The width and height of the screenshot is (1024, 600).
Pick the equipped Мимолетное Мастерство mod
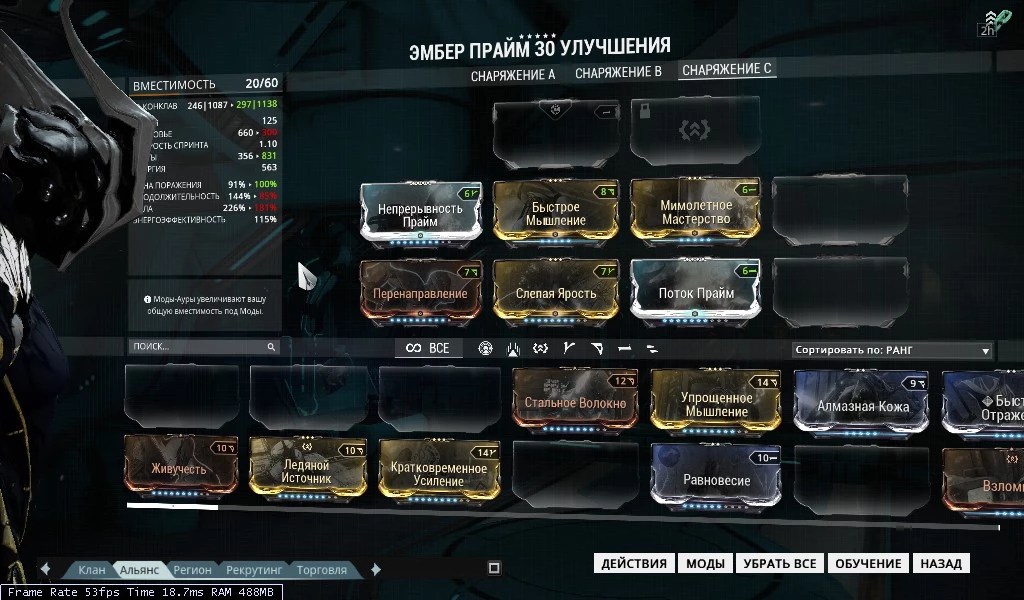(696, 212)
